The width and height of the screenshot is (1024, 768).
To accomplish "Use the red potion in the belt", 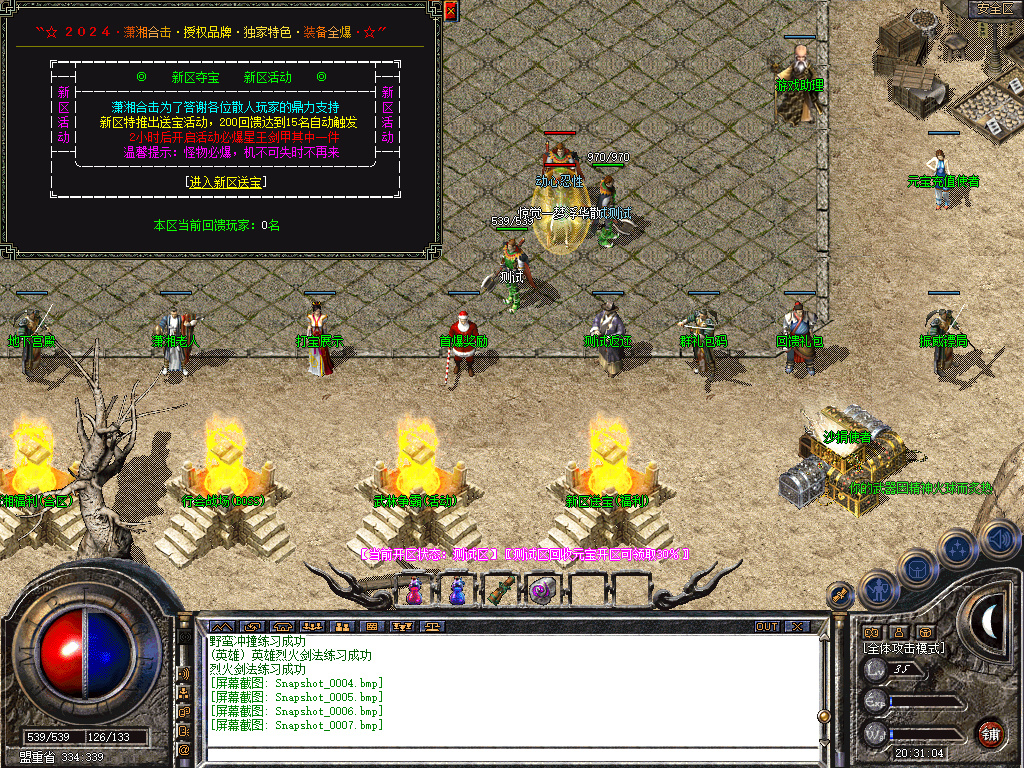I will point(414,591).
